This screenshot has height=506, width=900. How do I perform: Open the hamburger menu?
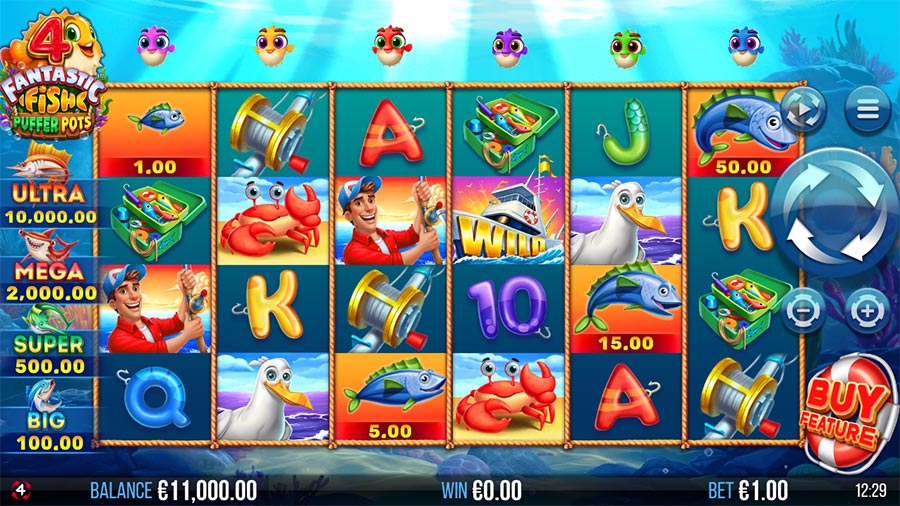867,108
